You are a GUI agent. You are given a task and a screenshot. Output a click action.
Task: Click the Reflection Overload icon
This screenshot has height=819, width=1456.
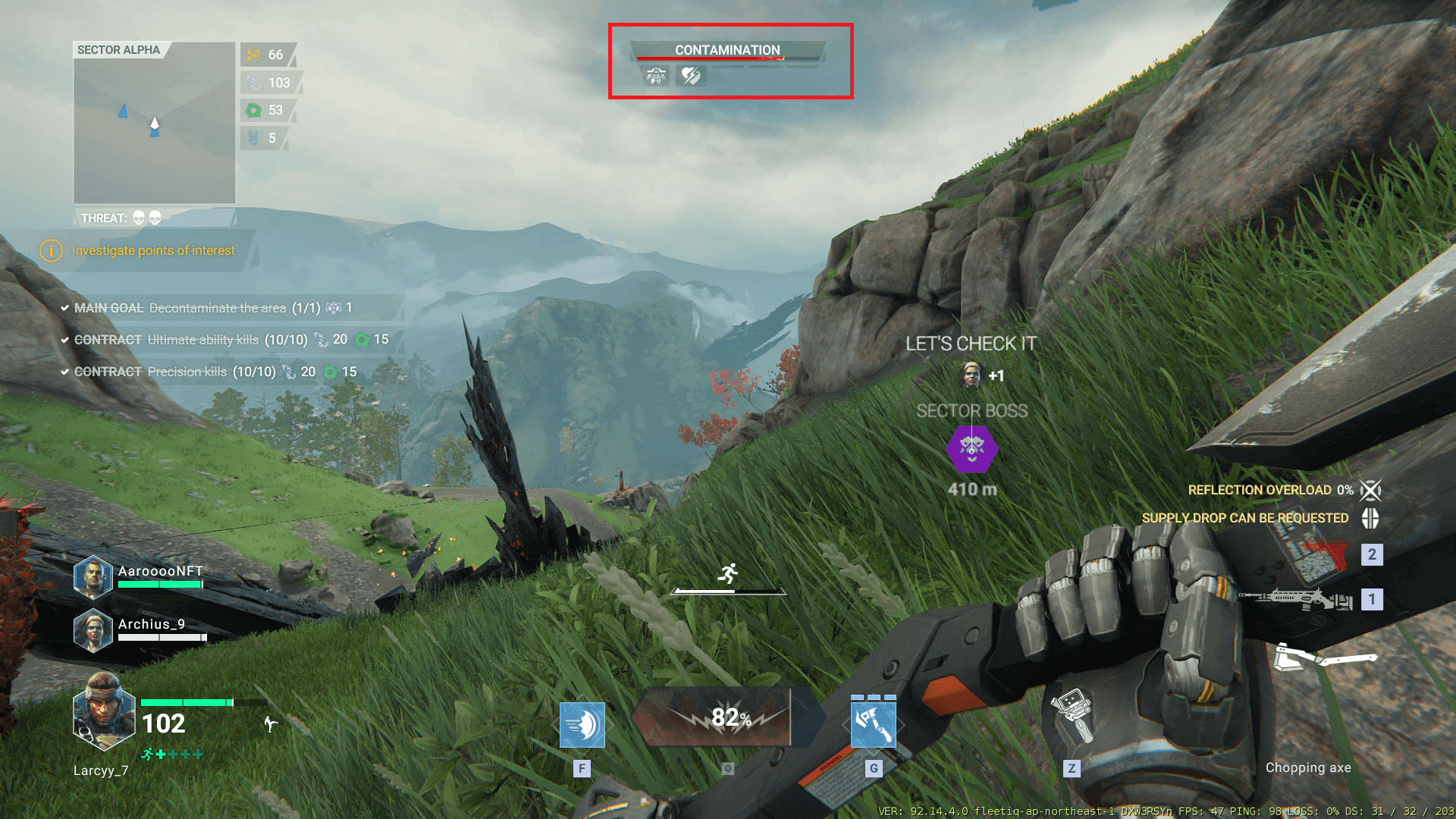pyautogui.click(x=1370, y=490)
